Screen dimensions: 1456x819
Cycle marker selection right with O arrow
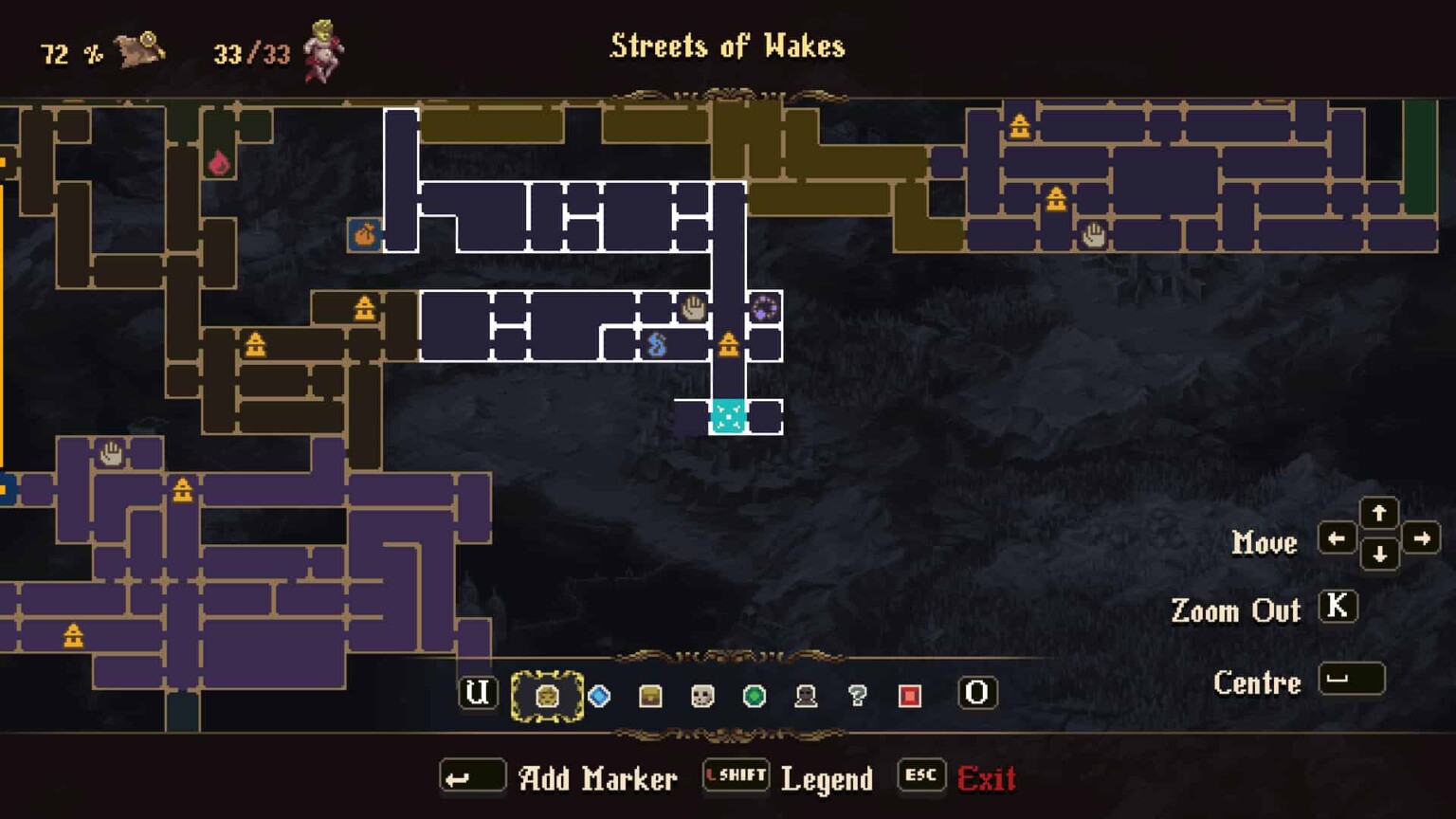point(976,693)
